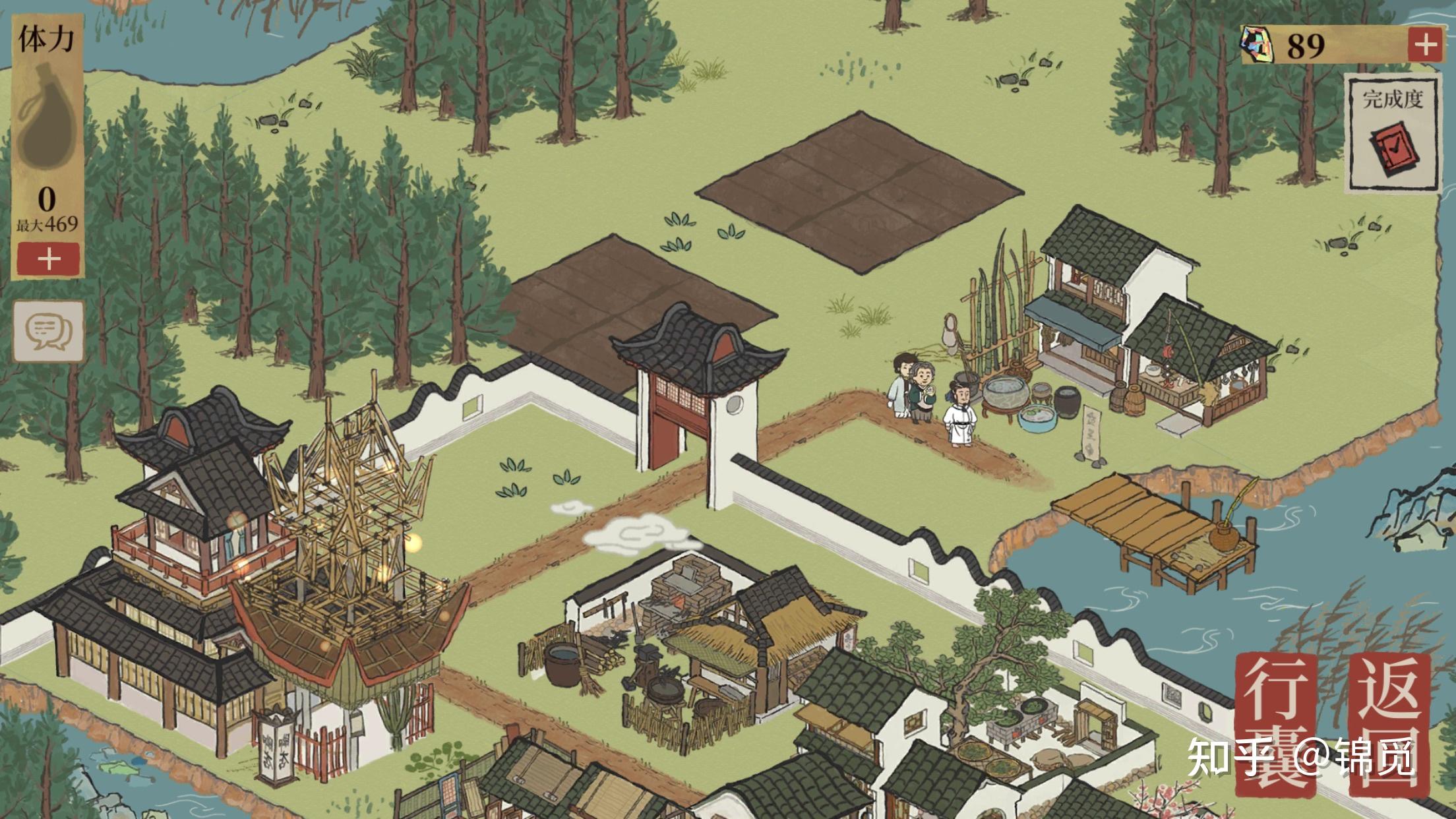The width and height of the screenshot is (1456, 819).
Task: Add stamina with the red plus button
Action: coord(49,258)
